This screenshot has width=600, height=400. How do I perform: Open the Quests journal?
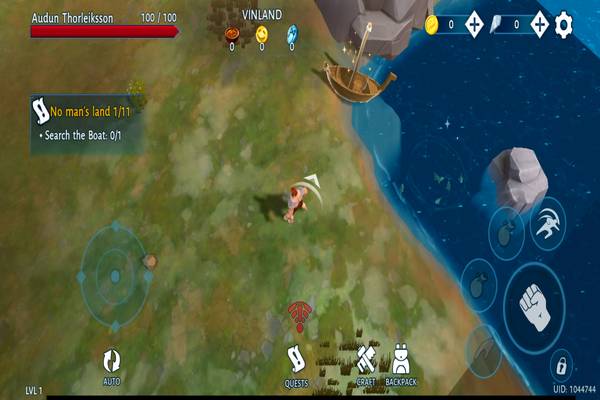(296, 363)
